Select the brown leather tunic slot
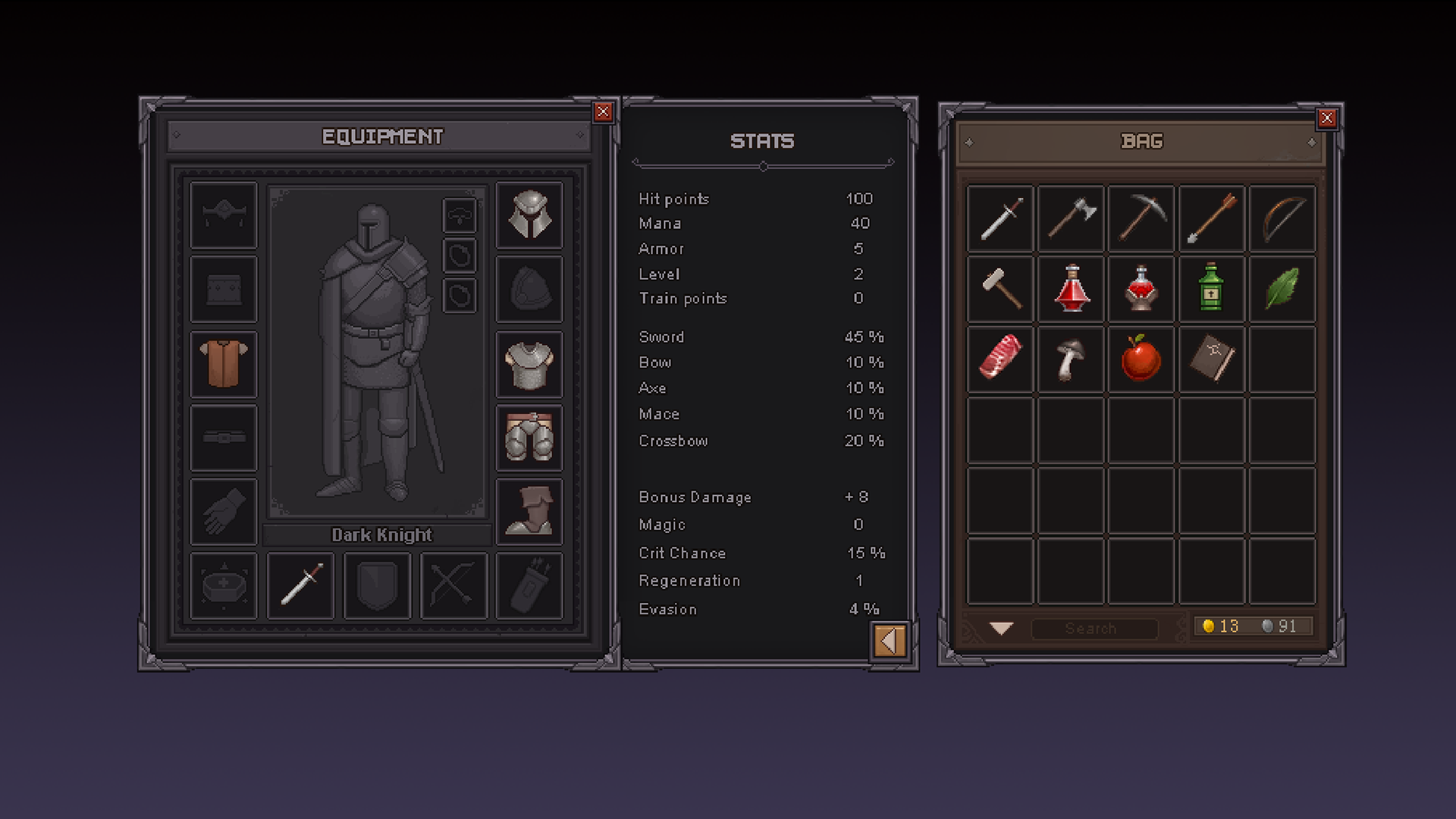Viewport: 1456px width, 819px height. [224, 365]
